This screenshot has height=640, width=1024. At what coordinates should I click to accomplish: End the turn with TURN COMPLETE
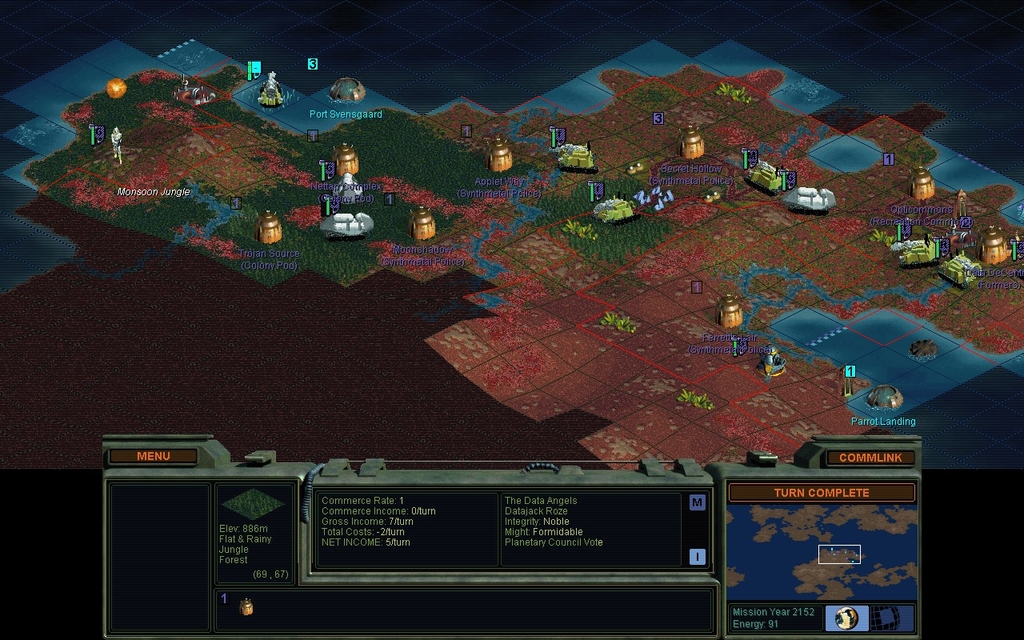tap(821, 492)
